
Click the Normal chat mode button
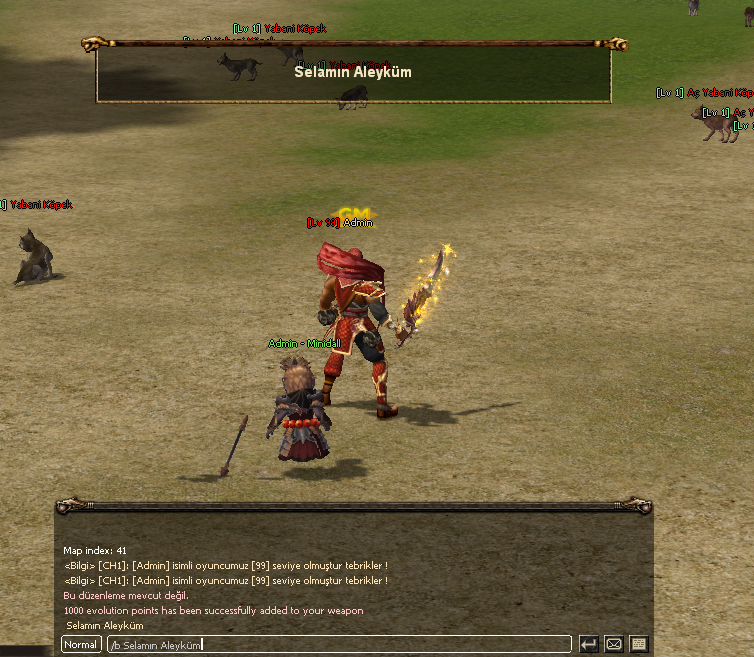click(81, 645)
